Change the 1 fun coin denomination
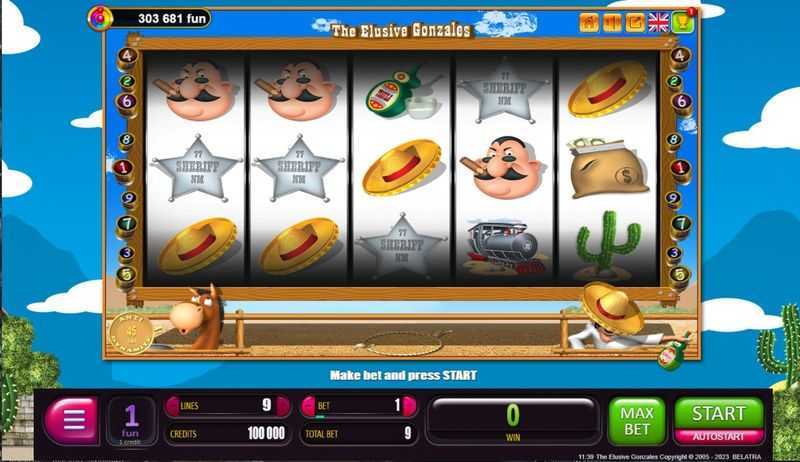This screenshot has width=800, height=462. (x=131, y=420)
